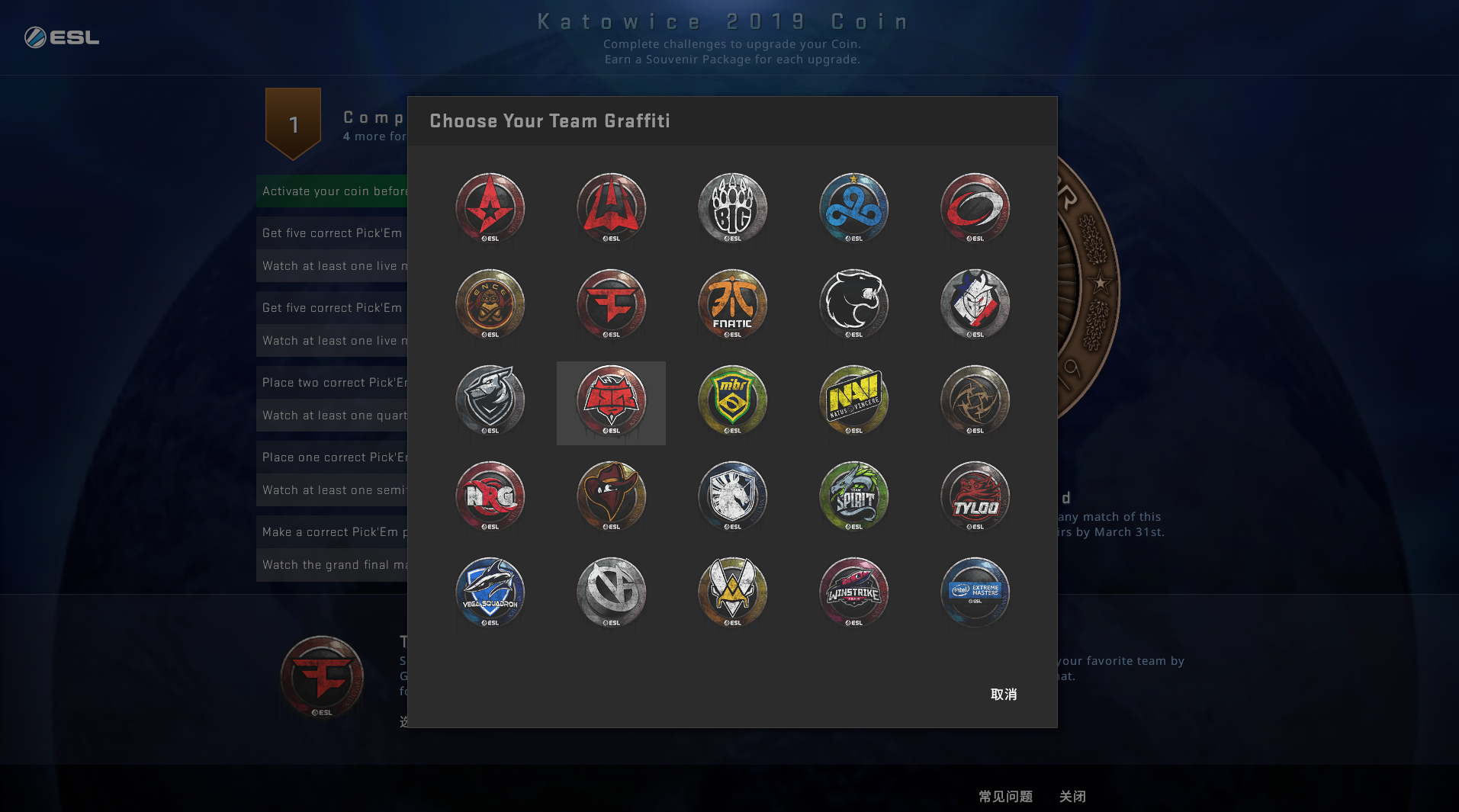This screenshot has height=812, width=1459.
Task: Select the Team Liquid graffiti
Action: pyautogui.click(x=732, y=497)
